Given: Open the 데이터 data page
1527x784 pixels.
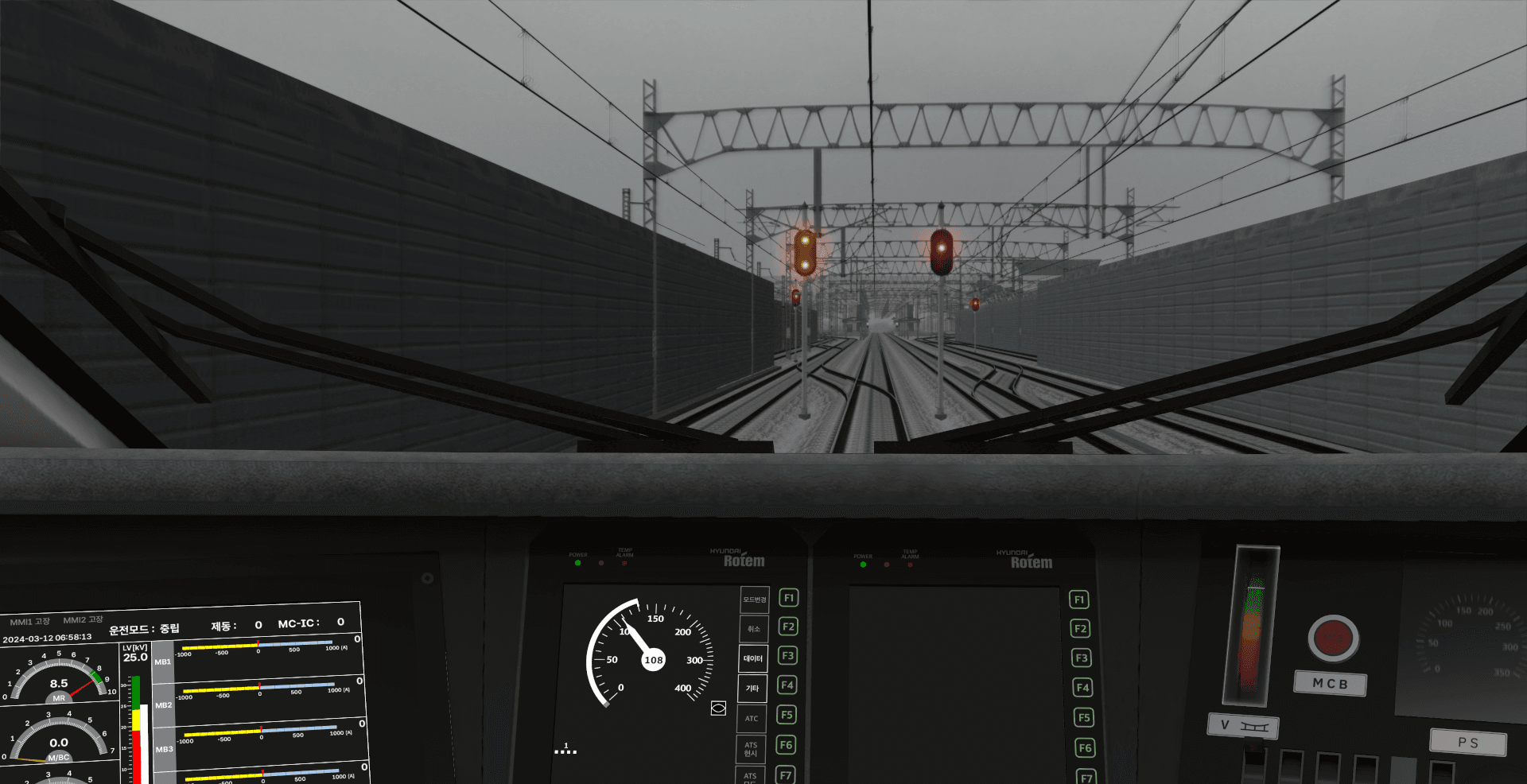Looking at the screenshot, I should [x=752, y=658].
